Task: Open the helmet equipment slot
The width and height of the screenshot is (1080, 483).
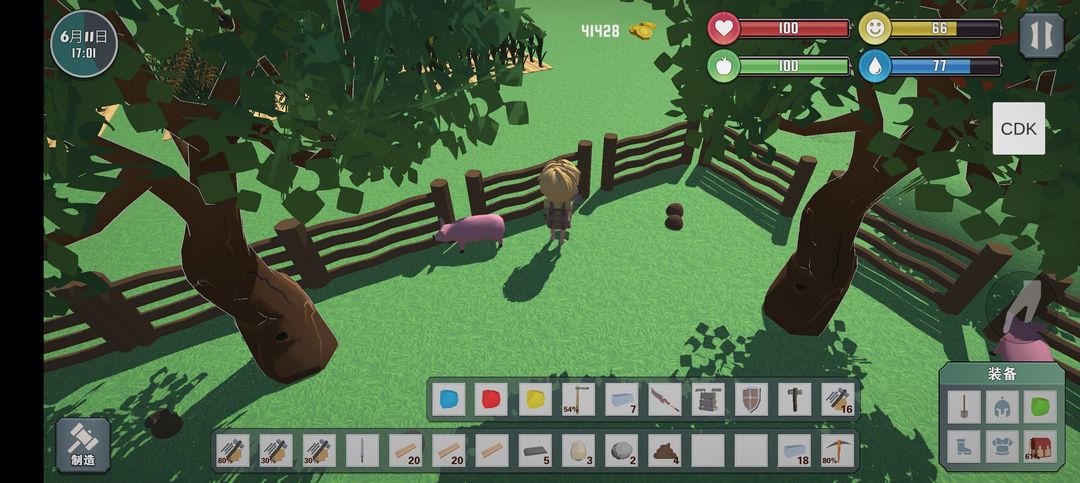Action: 1001,406
